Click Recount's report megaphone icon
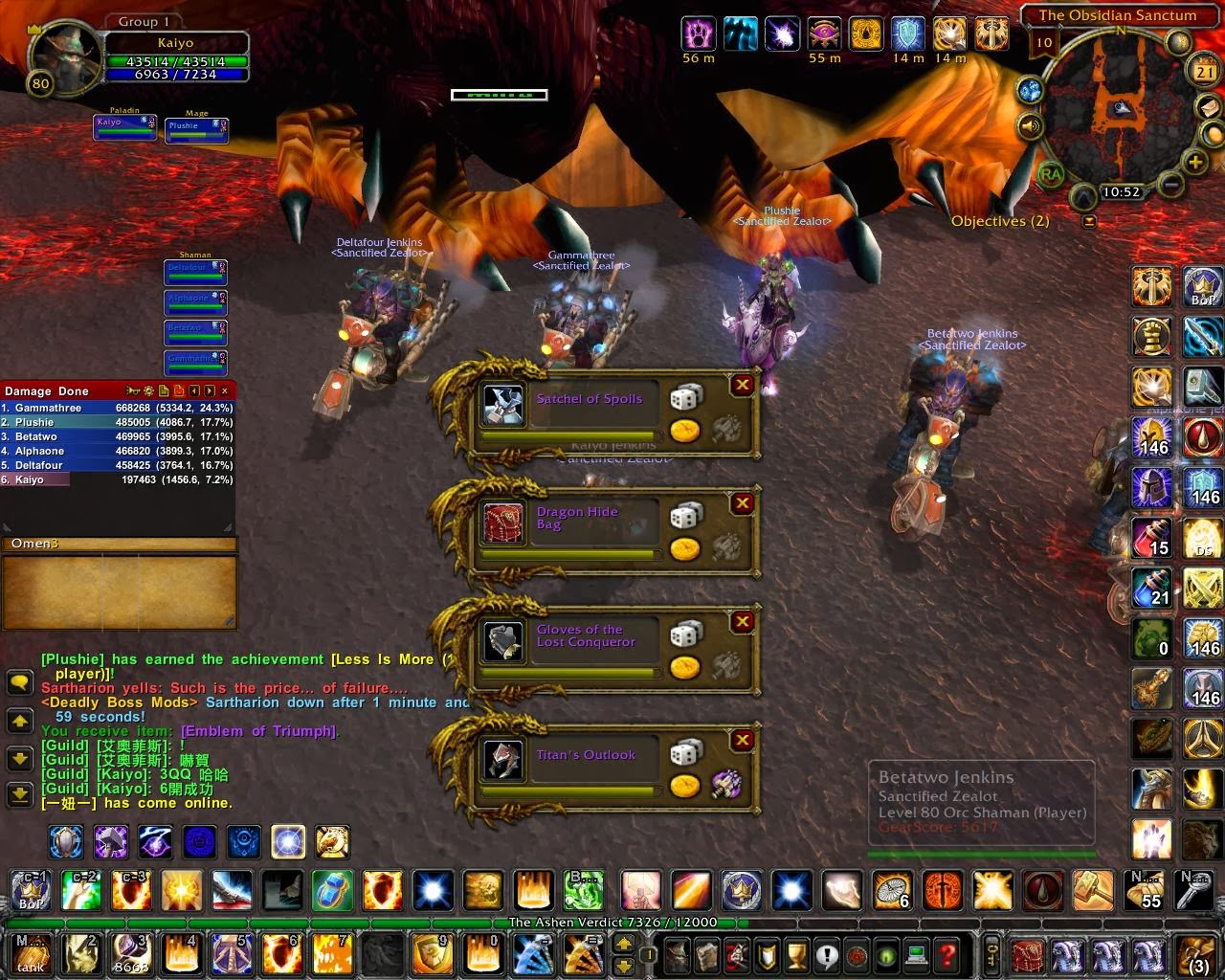This screenshot has width=1225, height=980. pyautogui.click(x=133, y=390)
